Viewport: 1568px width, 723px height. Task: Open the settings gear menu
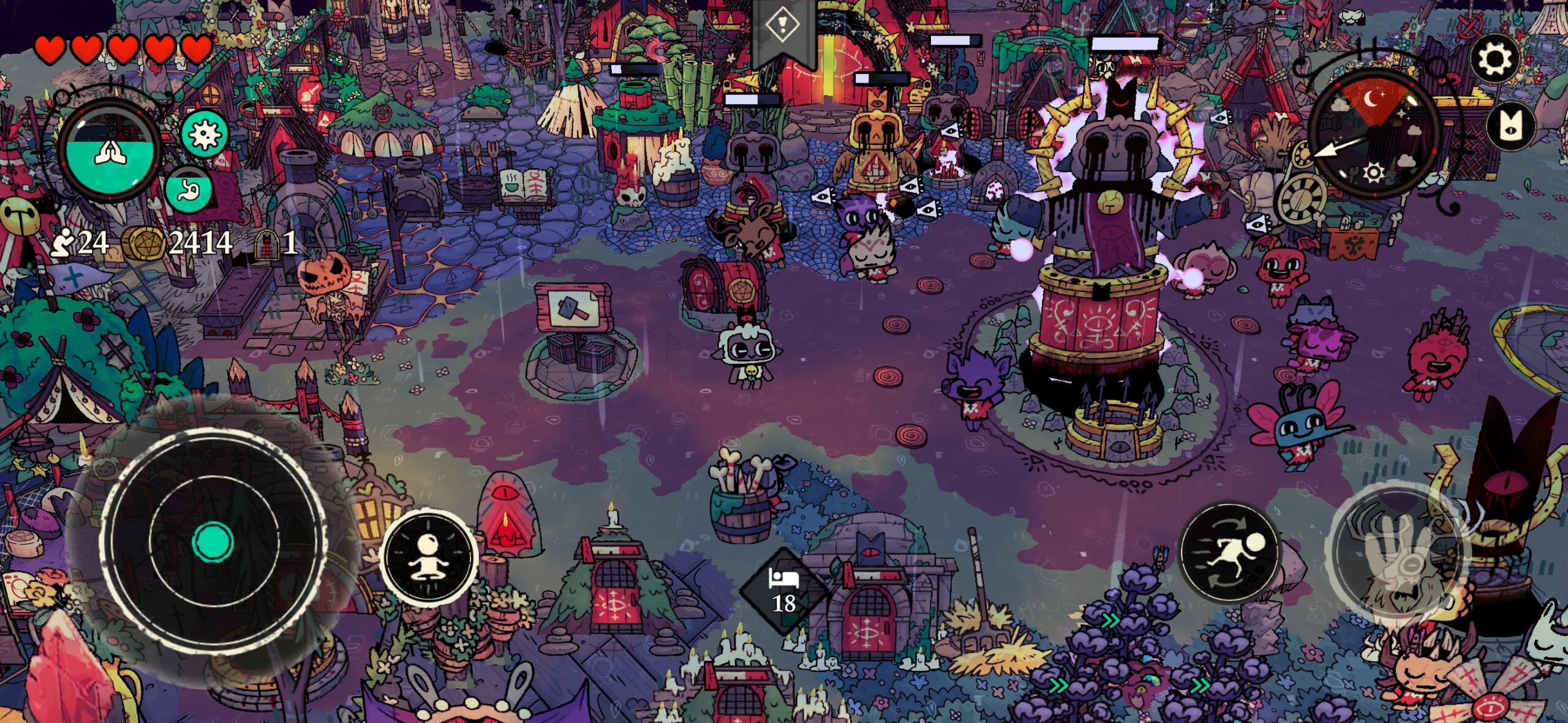(1495, 59)
